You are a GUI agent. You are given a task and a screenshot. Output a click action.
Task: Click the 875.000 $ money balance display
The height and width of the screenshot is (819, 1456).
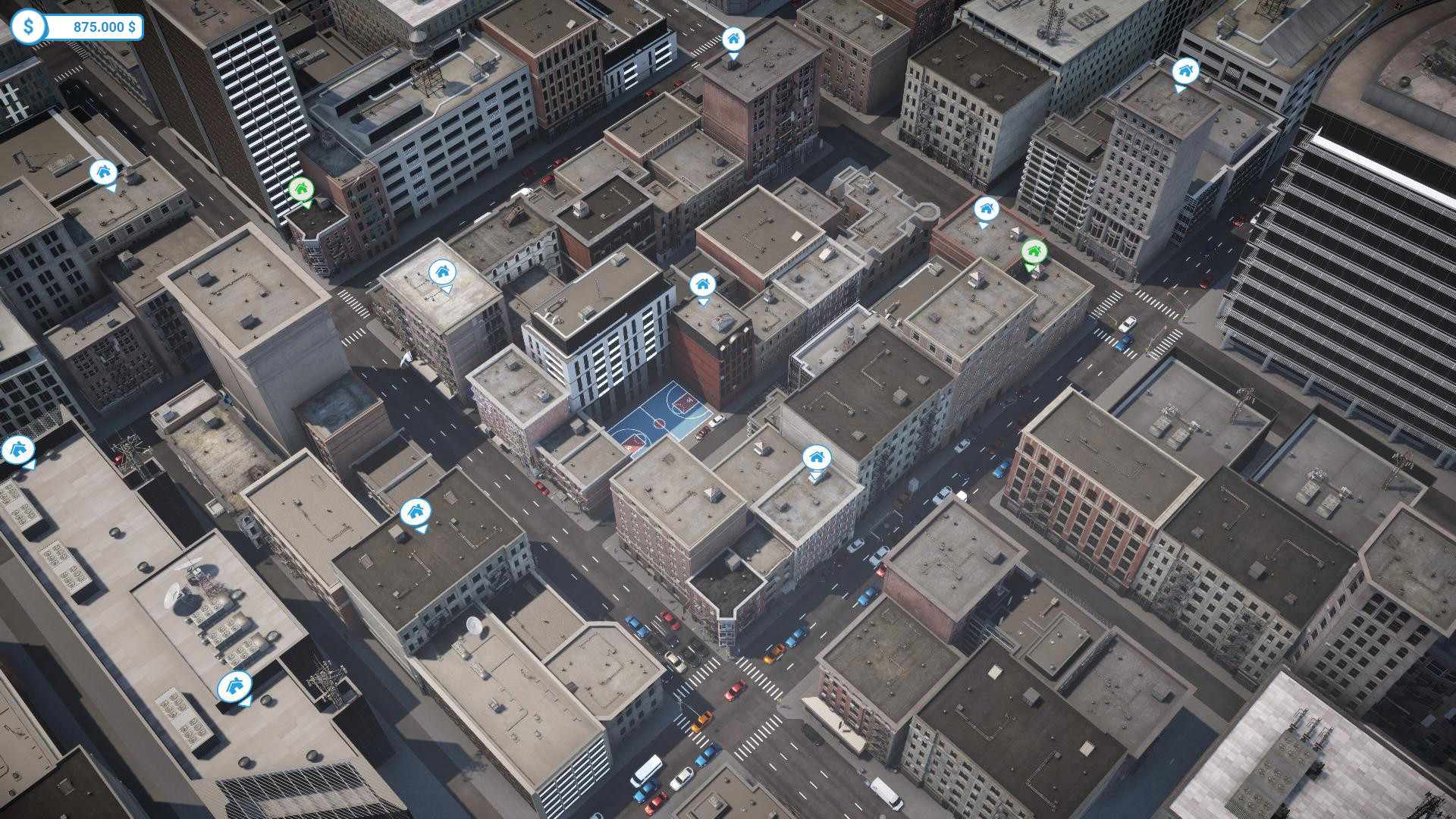coord(102,27)
